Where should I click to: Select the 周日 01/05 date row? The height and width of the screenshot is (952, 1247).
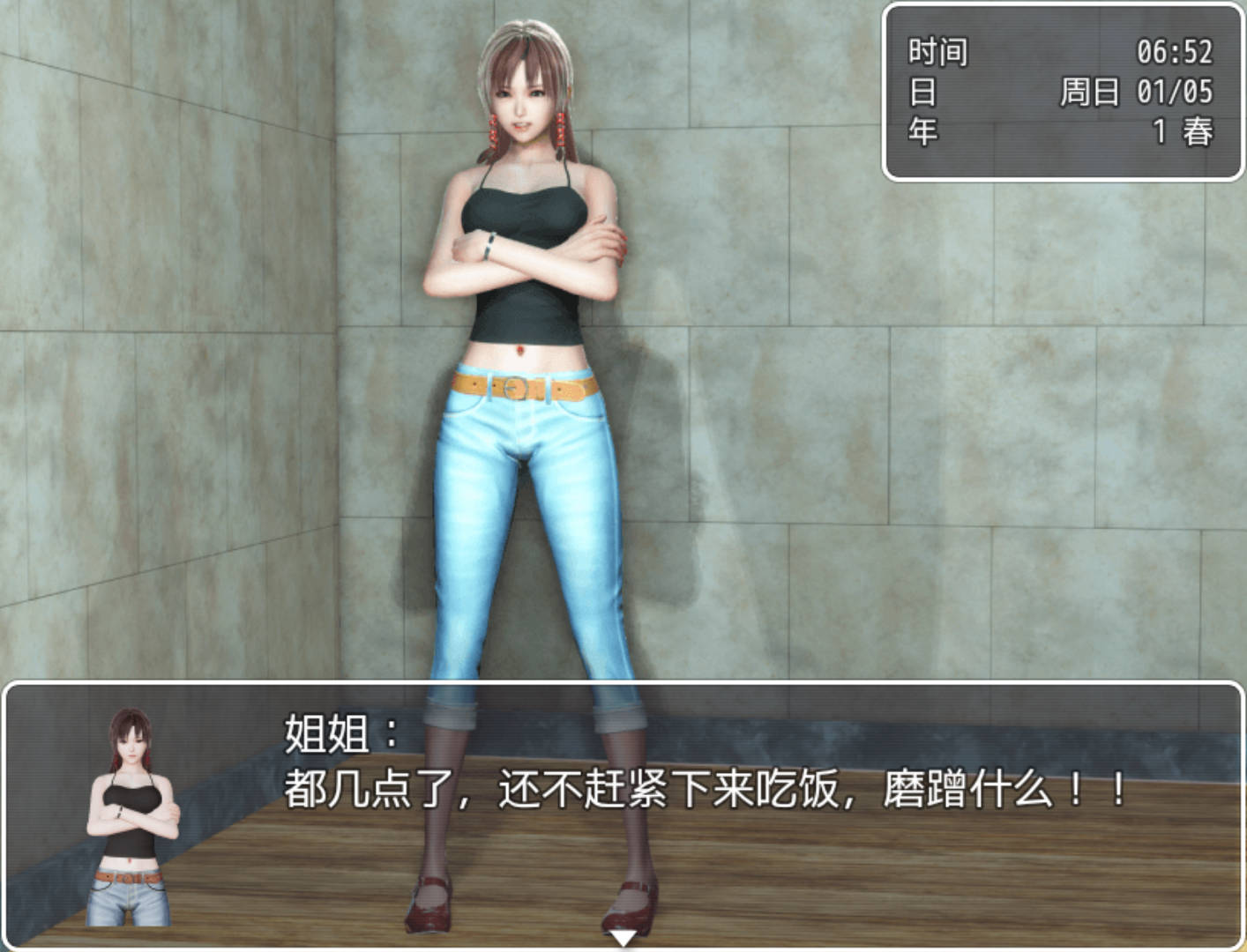[x=1138, y=93]
